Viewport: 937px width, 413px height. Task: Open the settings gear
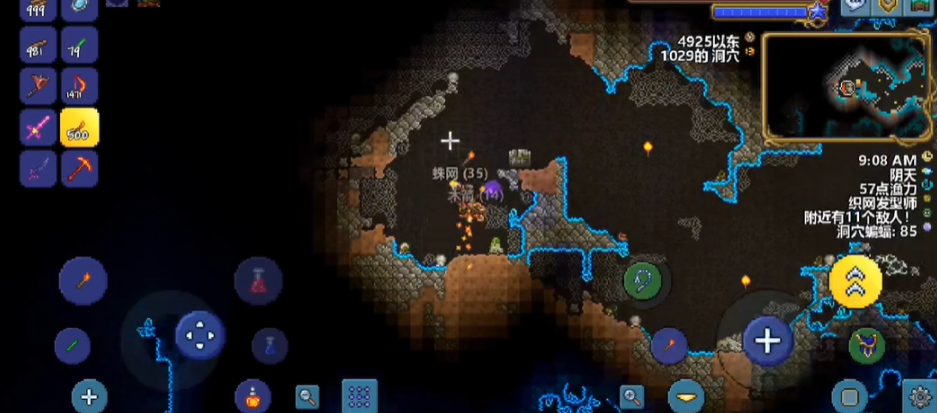pyautogui.click(x=918, y=396)
